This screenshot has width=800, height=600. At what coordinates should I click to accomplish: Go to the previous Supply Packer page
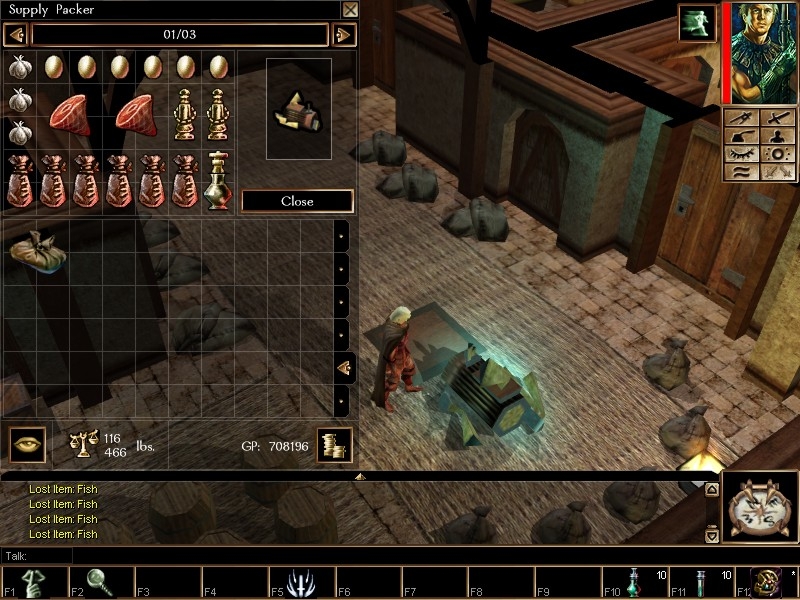click(15, 35)
